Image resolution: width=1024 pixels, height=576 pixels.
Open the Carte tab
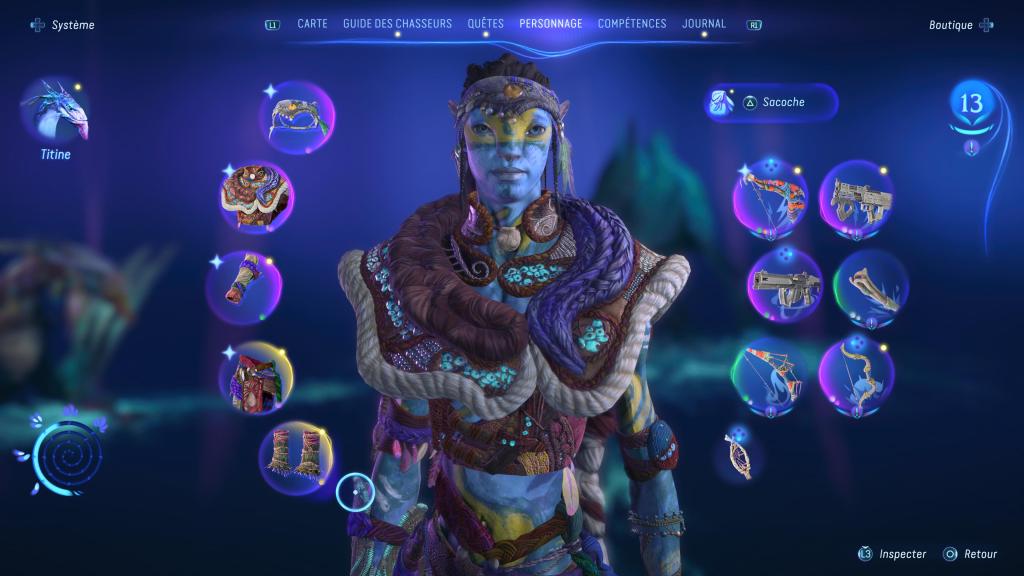pyautogui.click(x=312, y=24)
